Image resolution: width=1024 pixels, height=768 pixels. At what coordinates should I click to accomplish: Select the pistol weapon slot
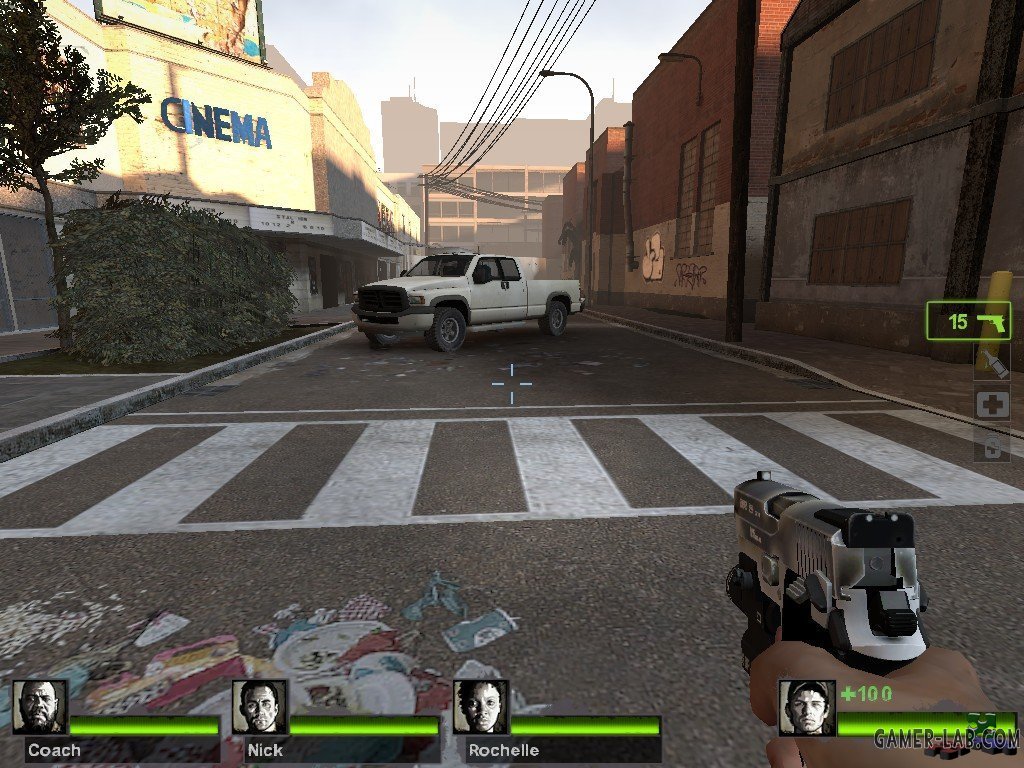point(968,321)
